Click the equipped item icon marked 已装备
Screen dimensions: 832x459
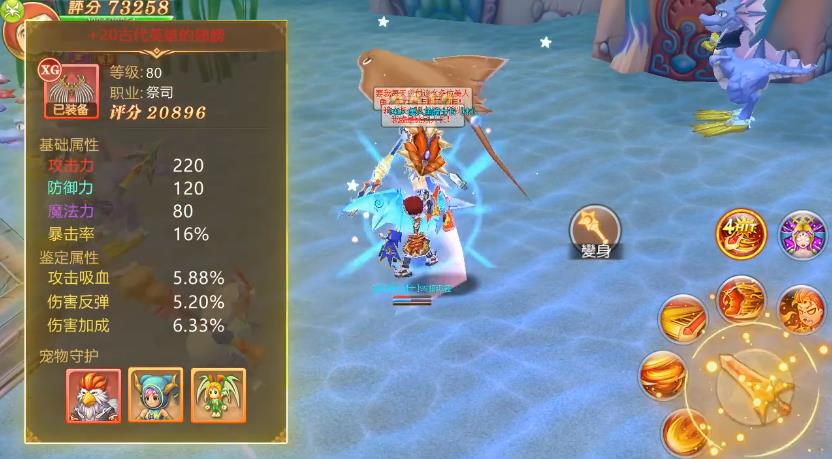point(70,92)
